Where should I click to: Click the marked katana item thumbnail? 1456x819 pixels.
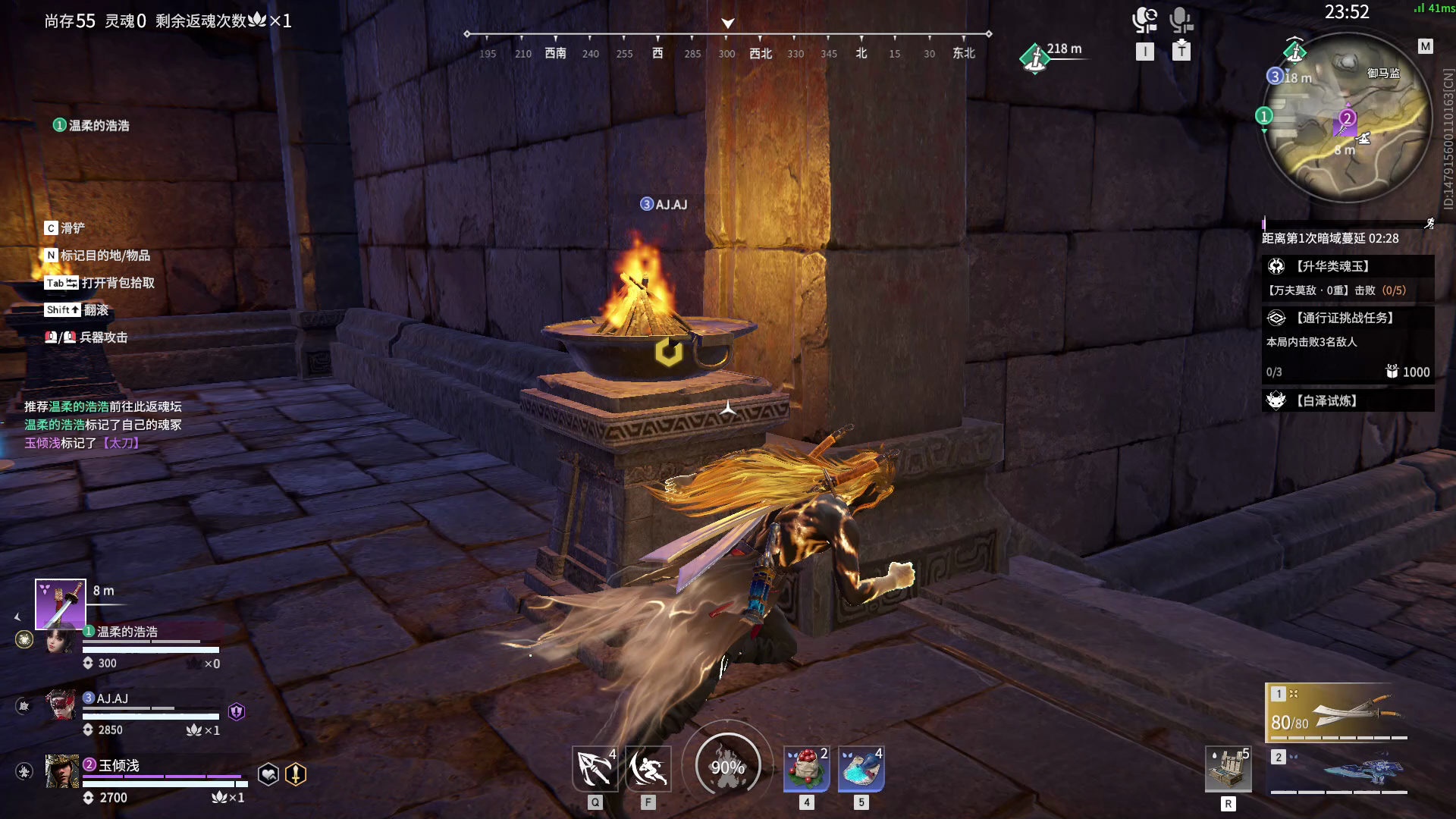click(61, 604)
